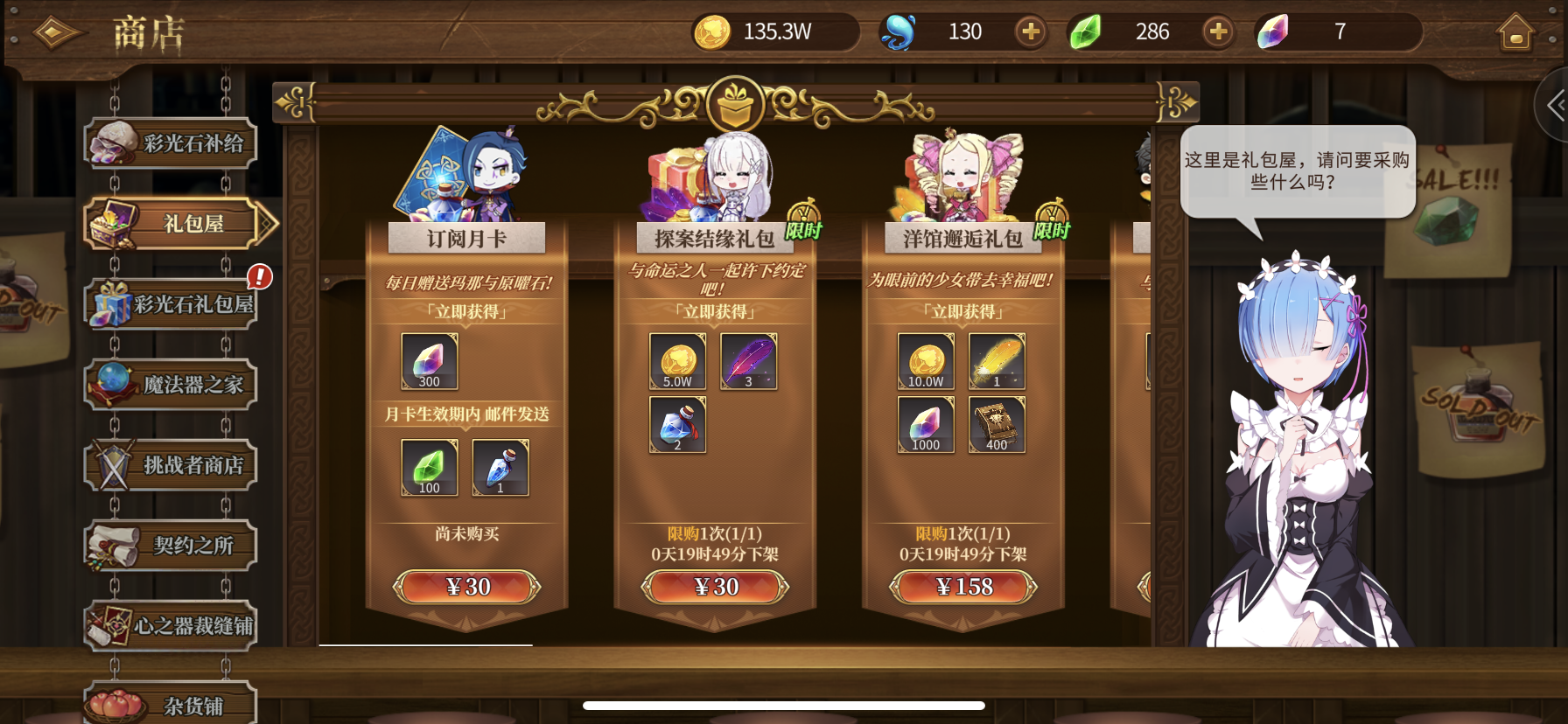The image size is (1568, 724).
Task: Open 彩光石礼包屋 with the red notification badge
Action: pyautogui.click(x=171, y=303)
